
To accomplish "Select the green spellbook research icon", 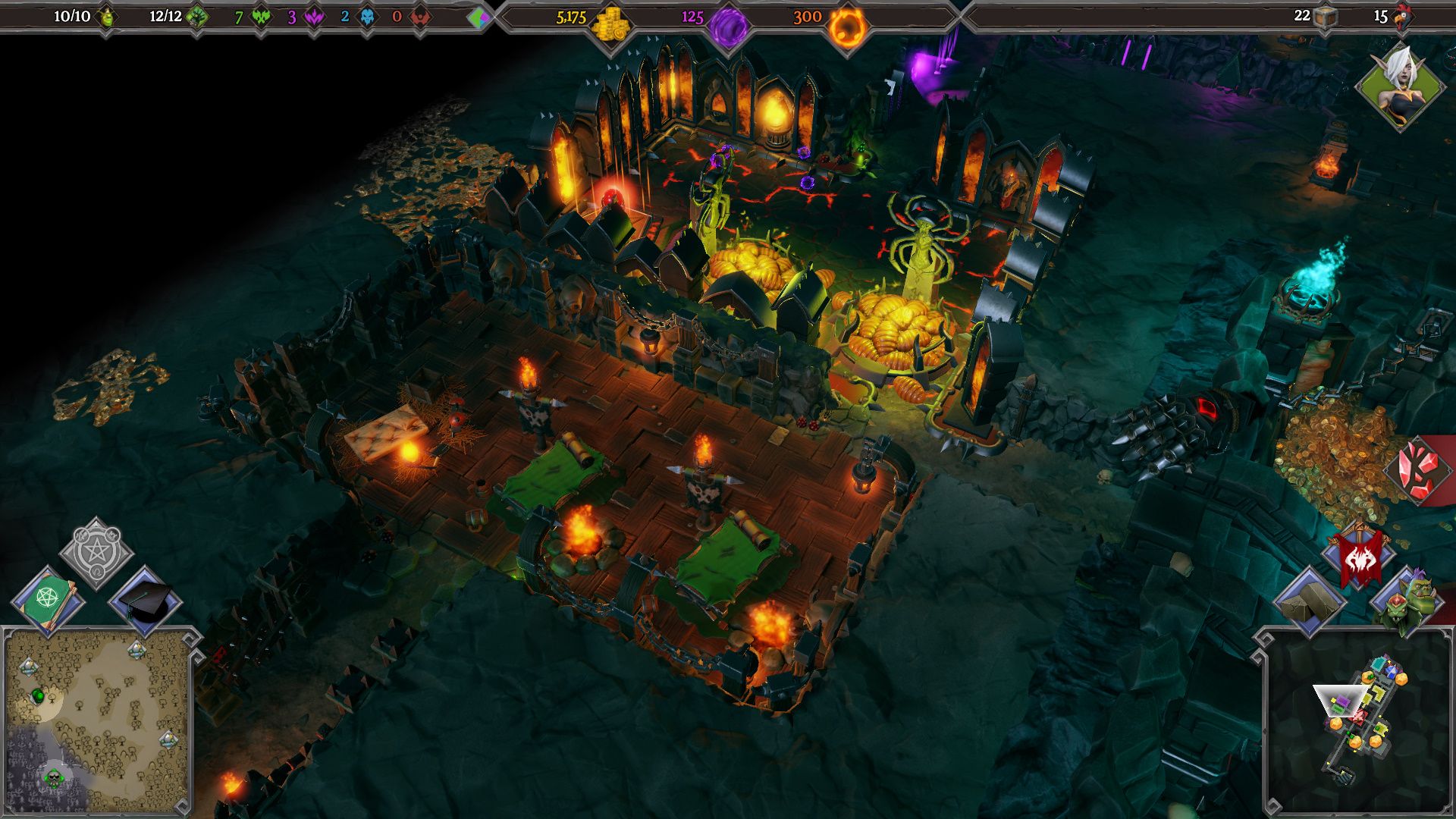I will pyautogui.click(x=49, y=598).
